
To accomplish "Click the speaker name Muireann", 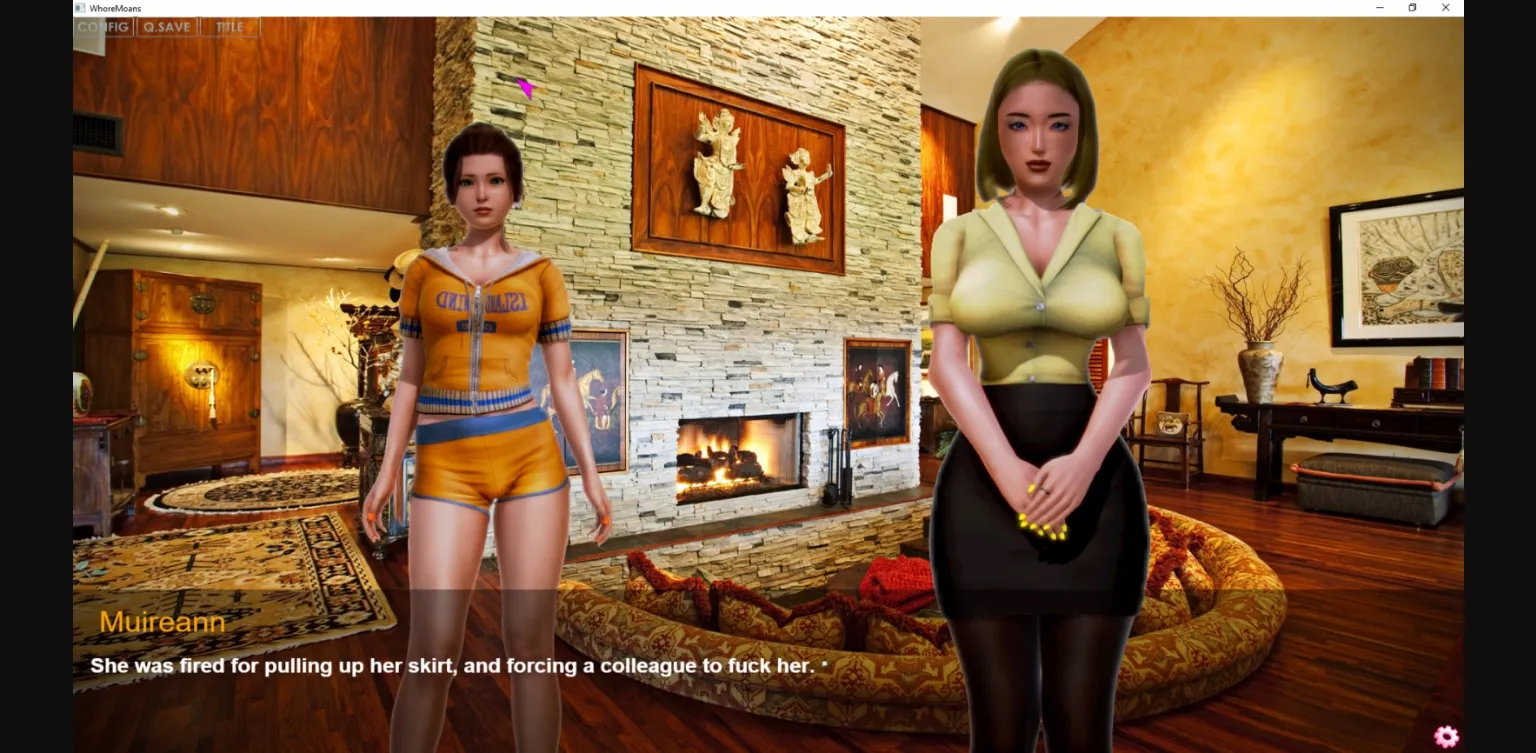I will click(x=161, y=621).
